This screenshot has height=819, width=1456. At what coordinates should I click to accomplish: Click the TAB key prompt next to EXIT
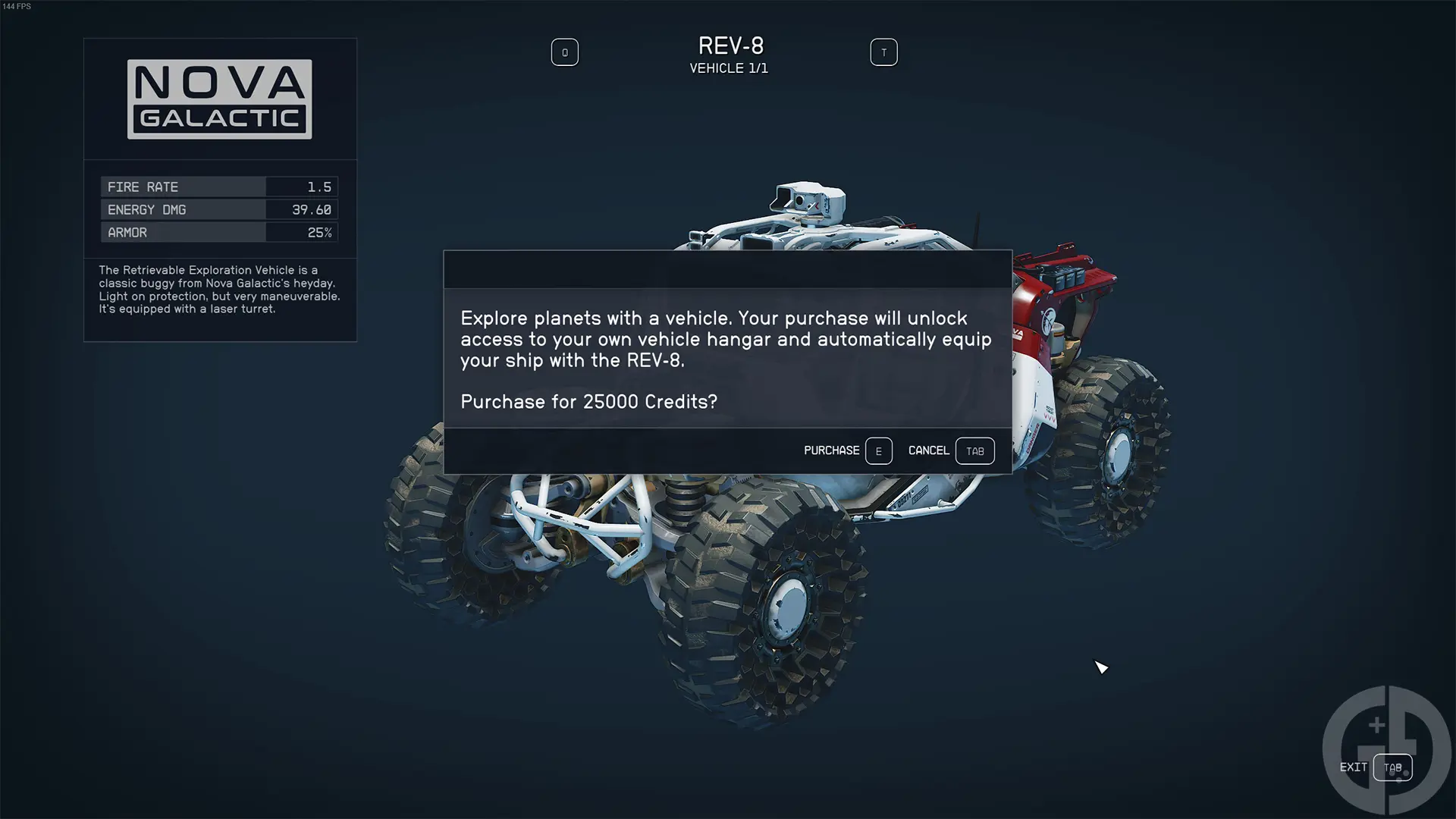[x=1393, y=767]
